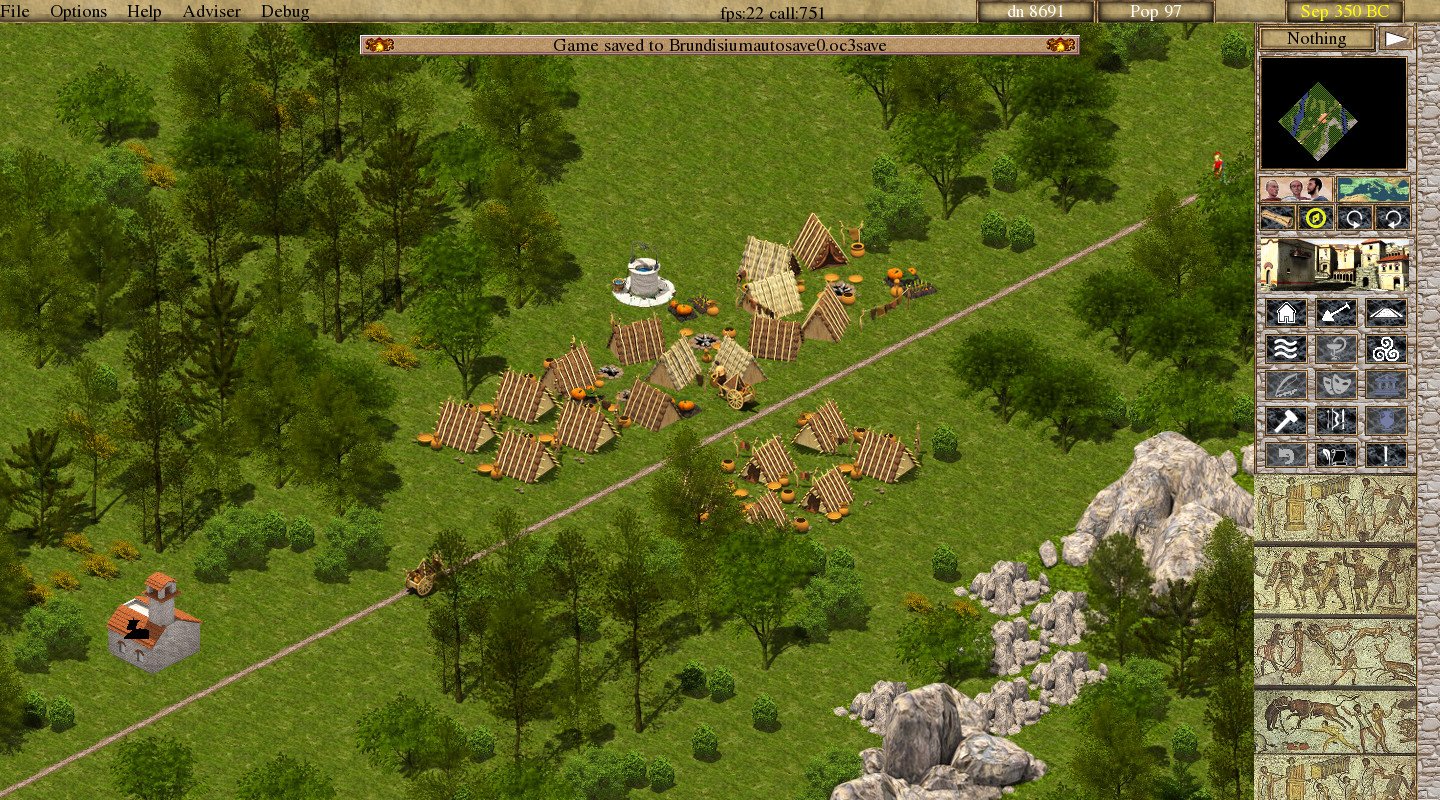Open the advisers portraits panel
This screenshot has width=1440, height=800.
[1294, 189]
